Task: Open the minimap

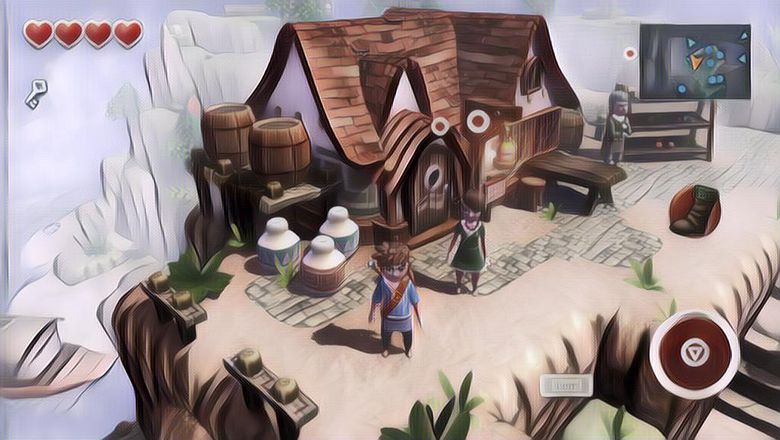Action: (x=694, y=61)
